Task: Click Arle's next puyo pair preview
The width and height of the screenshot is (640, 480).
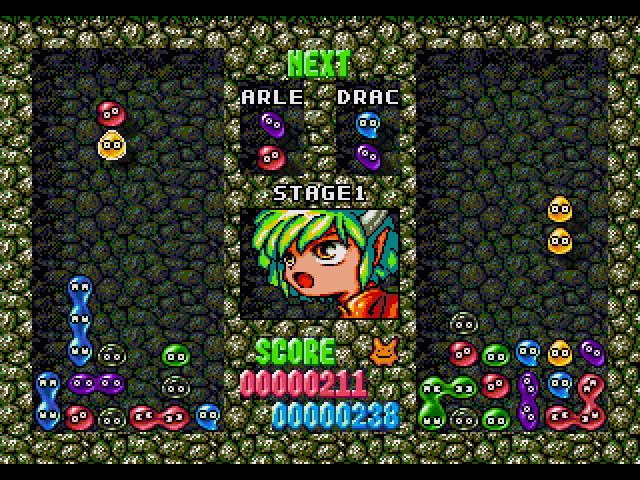Action: click(270, 141)
